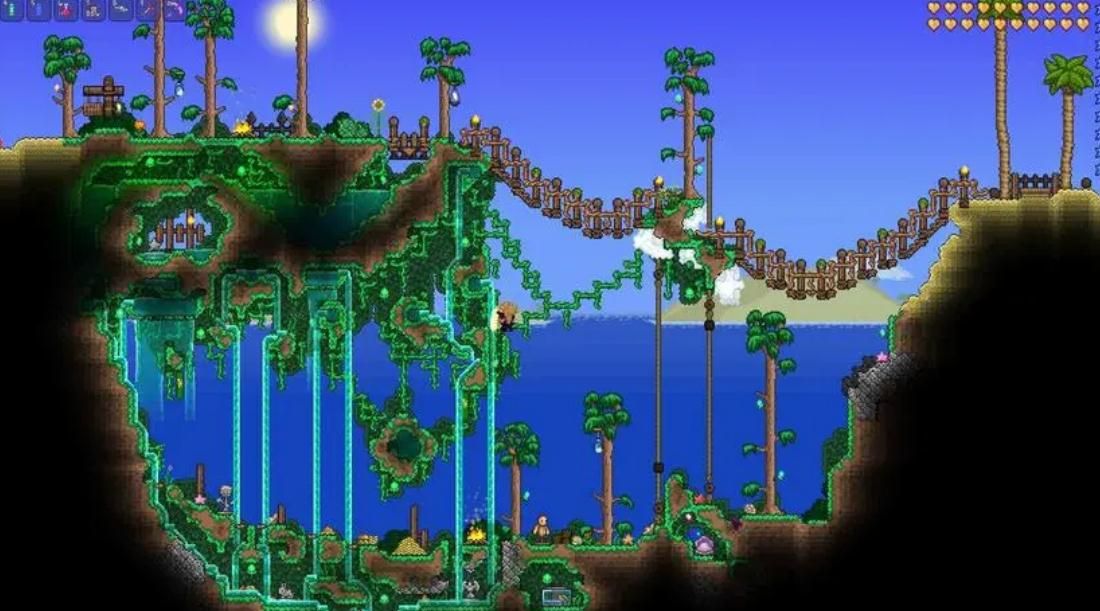This screenshot has height=611, width=1100.
Task: Choose the pink curved weapon hotbar slot
Action: (174, 9)
